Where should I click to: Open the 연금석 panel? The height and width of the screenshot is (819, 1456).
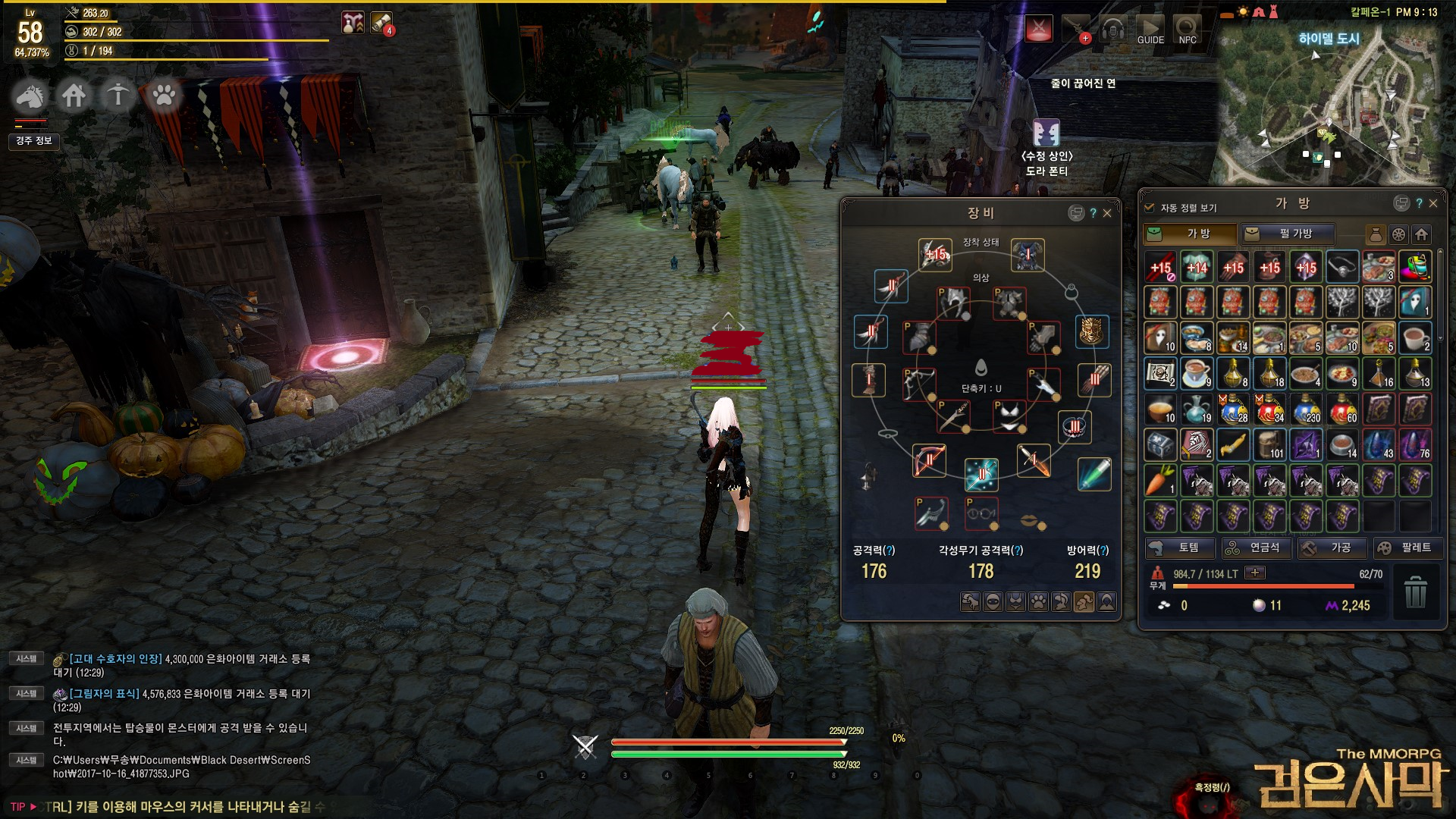[x=1256, y=548]
